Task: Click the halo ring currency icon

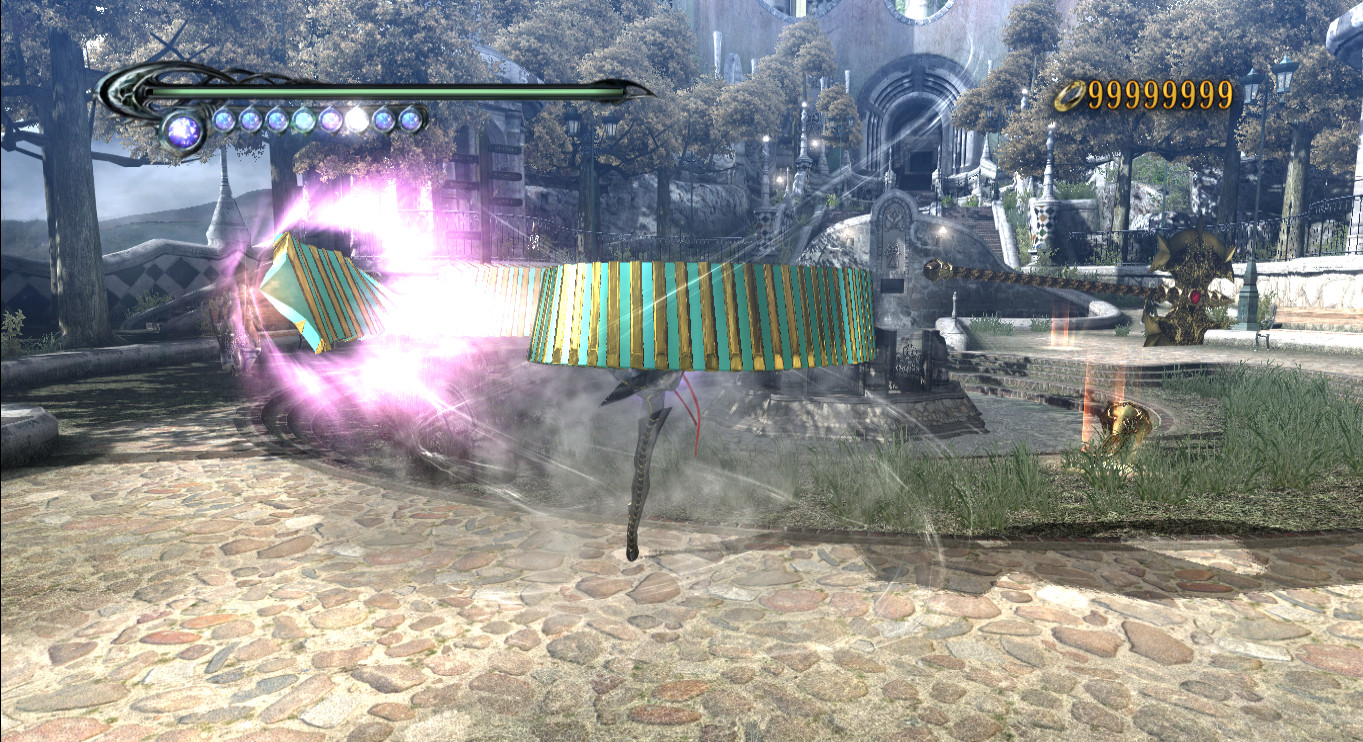Action: [x=1071, y=95]
